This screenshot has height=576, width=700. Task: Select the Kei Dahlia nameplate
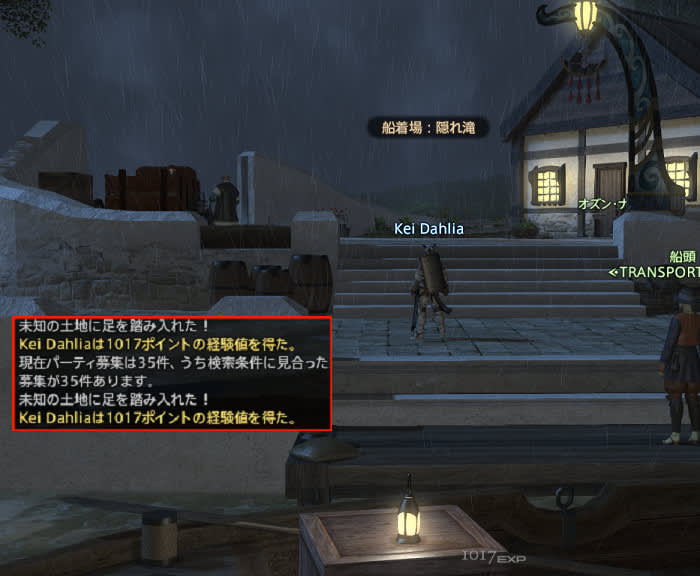click(x=428, y=229)
